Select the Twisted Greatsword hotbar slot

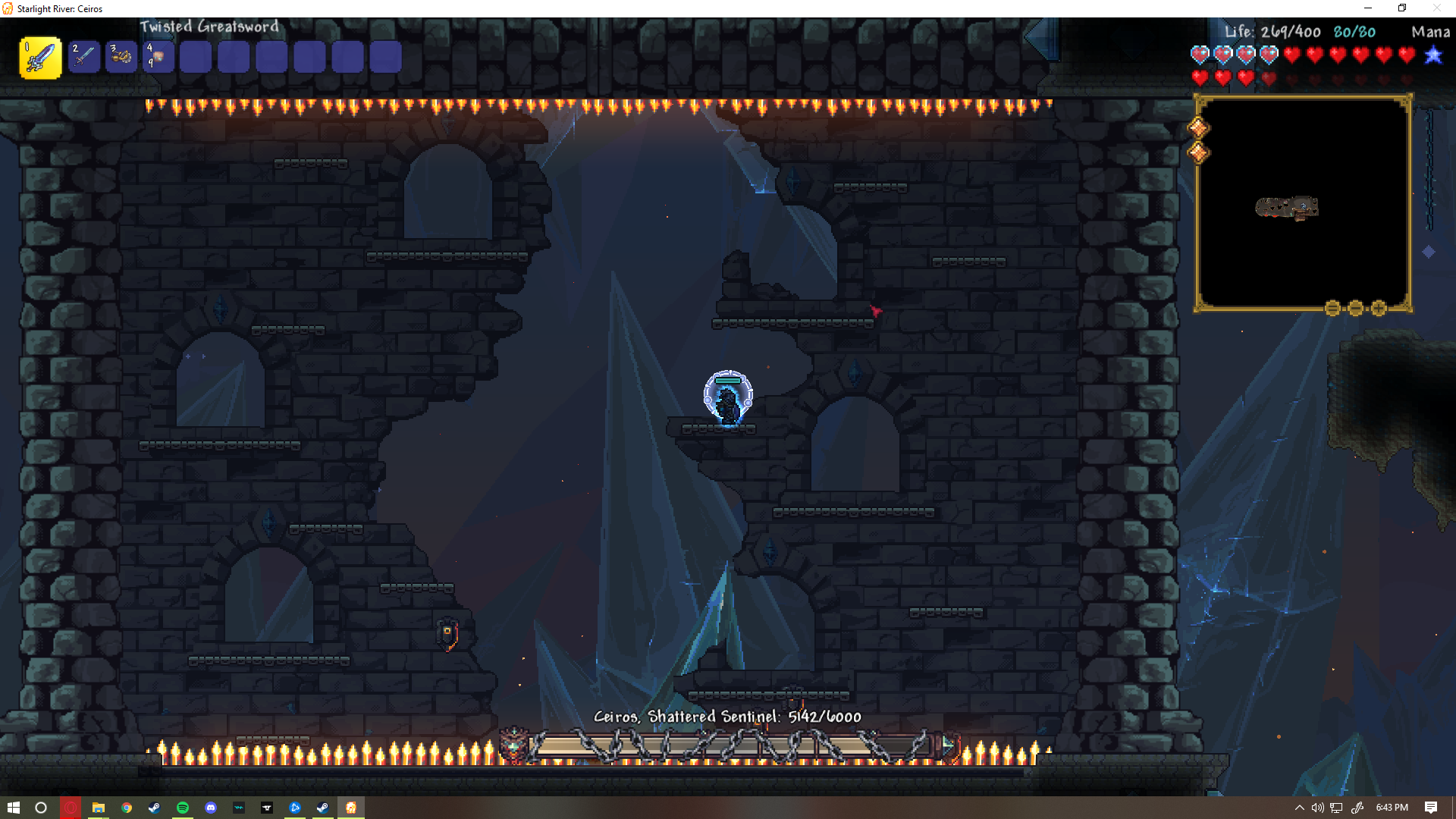point(40,58)
